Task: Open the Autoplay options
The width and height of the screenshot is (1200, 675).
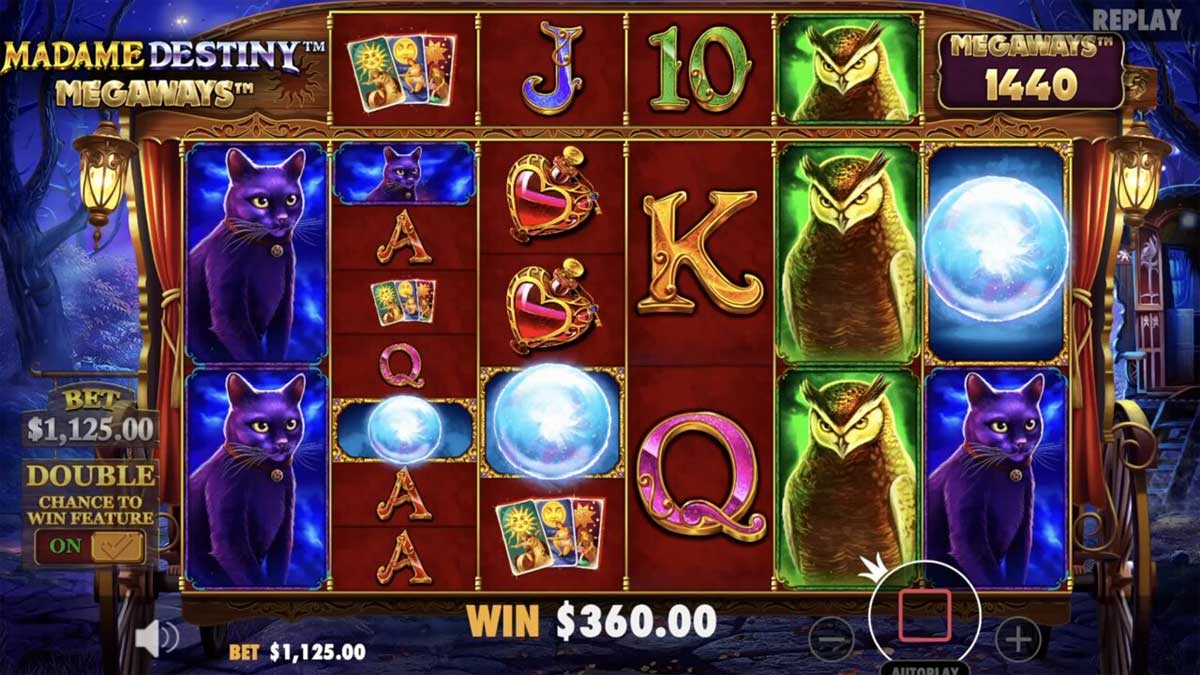Action: [x=923, y=667]
